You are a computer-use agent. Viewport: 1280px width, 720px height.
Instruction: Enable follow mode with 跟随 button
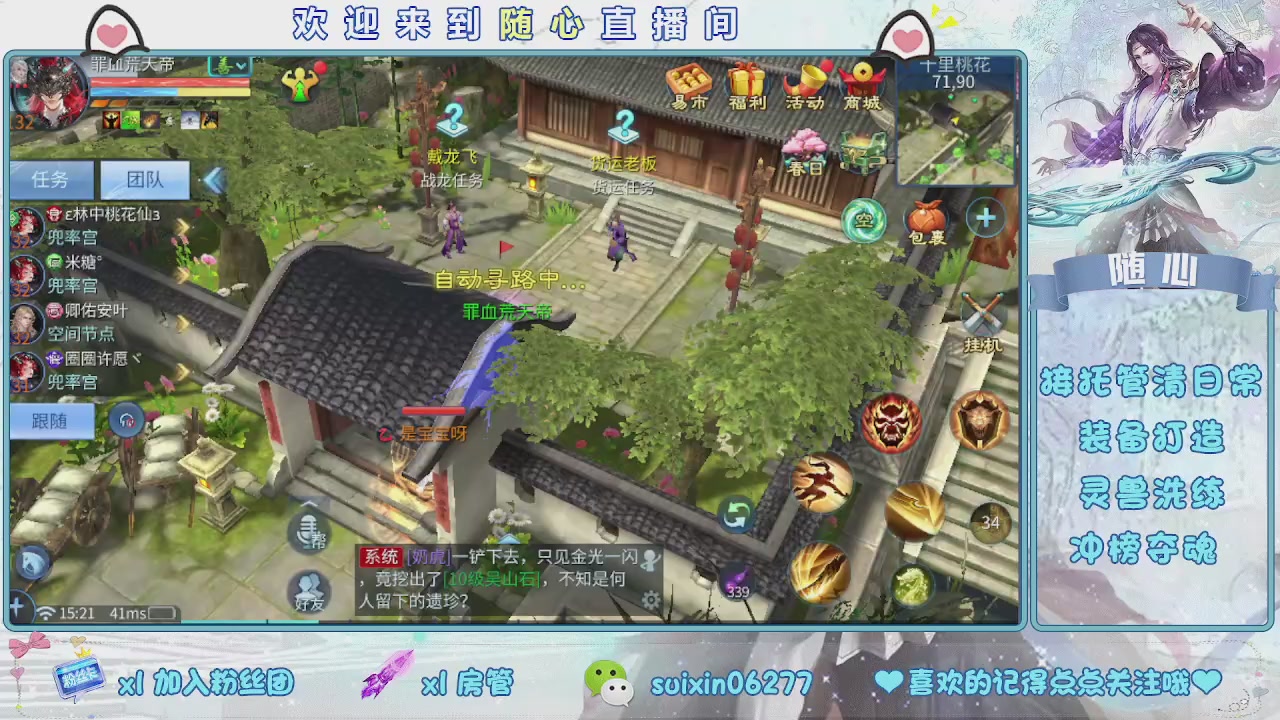[x=50, y=420]
